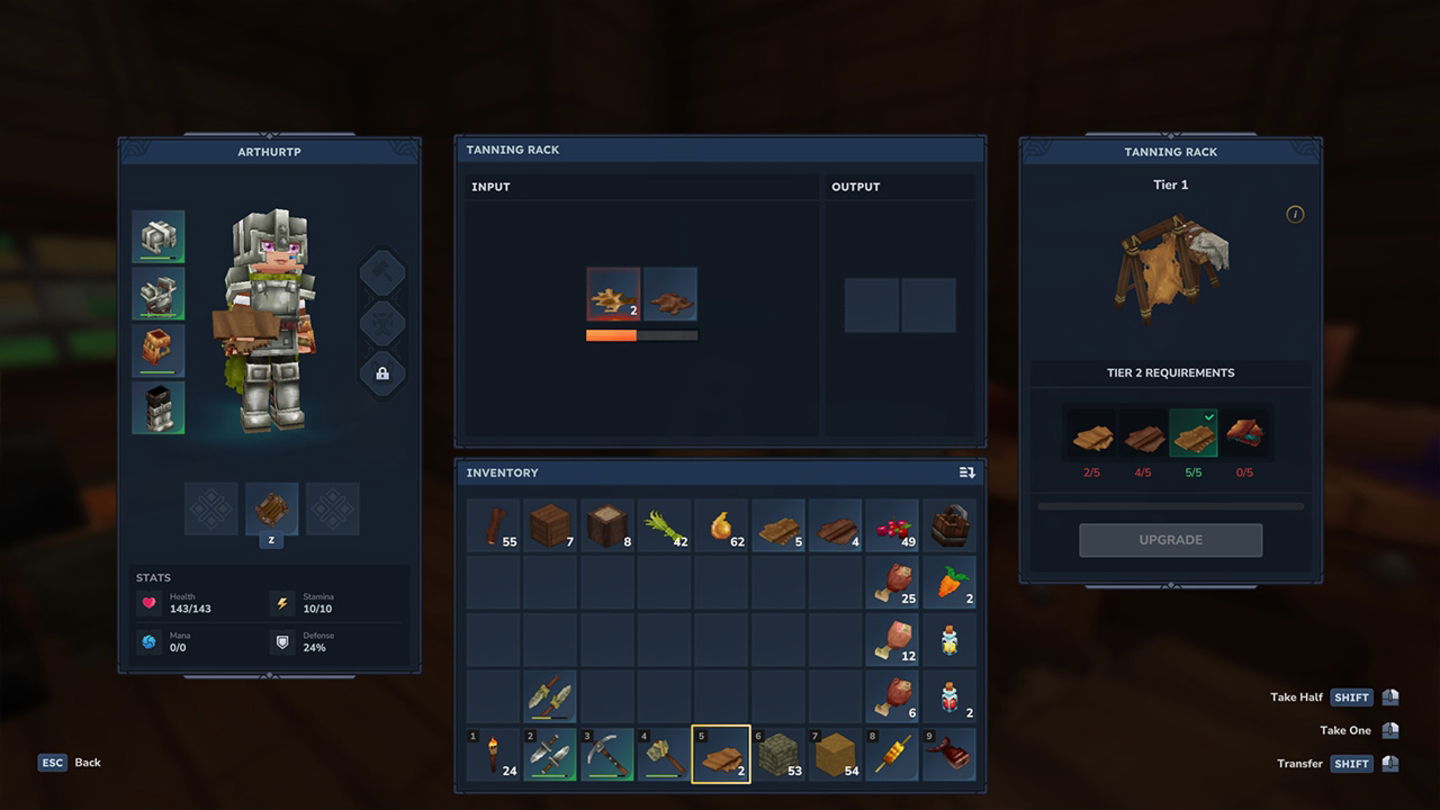Select the red berries stack of 49

pos(892,526)
